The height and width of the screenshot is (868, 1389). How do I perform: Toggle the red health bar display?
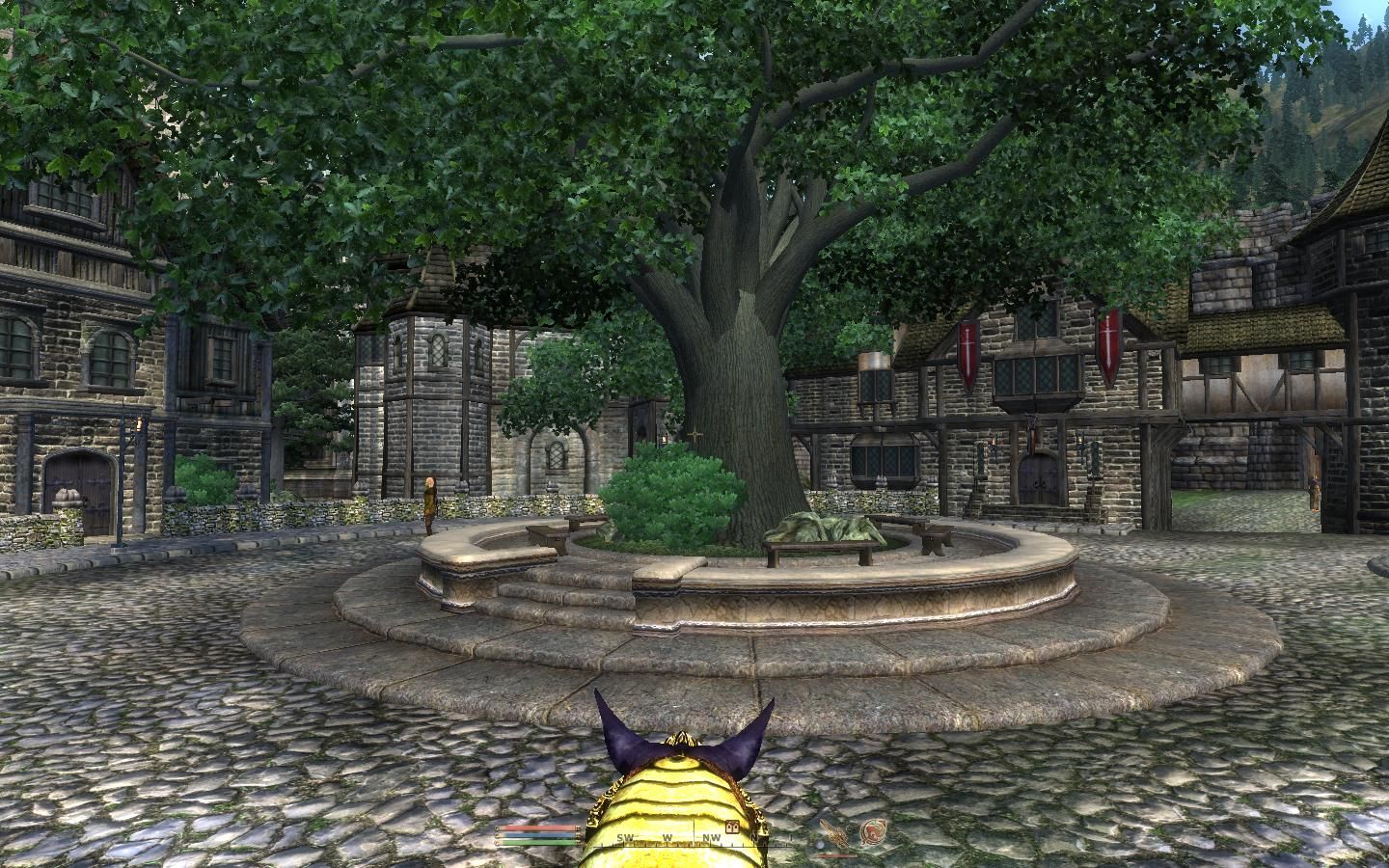click(536, 827)
